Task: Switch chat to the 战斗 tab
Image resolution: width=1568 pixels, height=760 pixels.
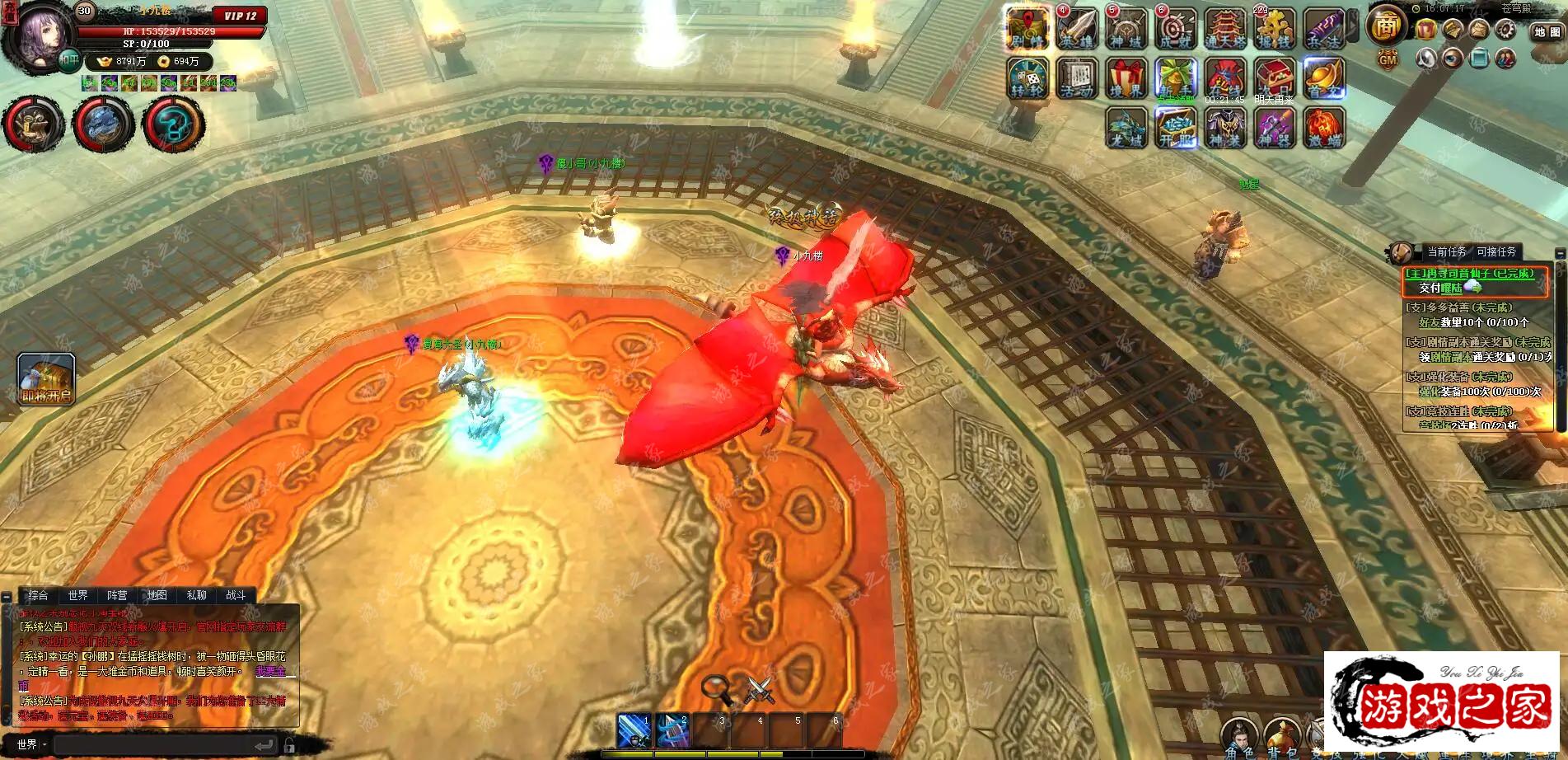Action: tap(236, 595)
